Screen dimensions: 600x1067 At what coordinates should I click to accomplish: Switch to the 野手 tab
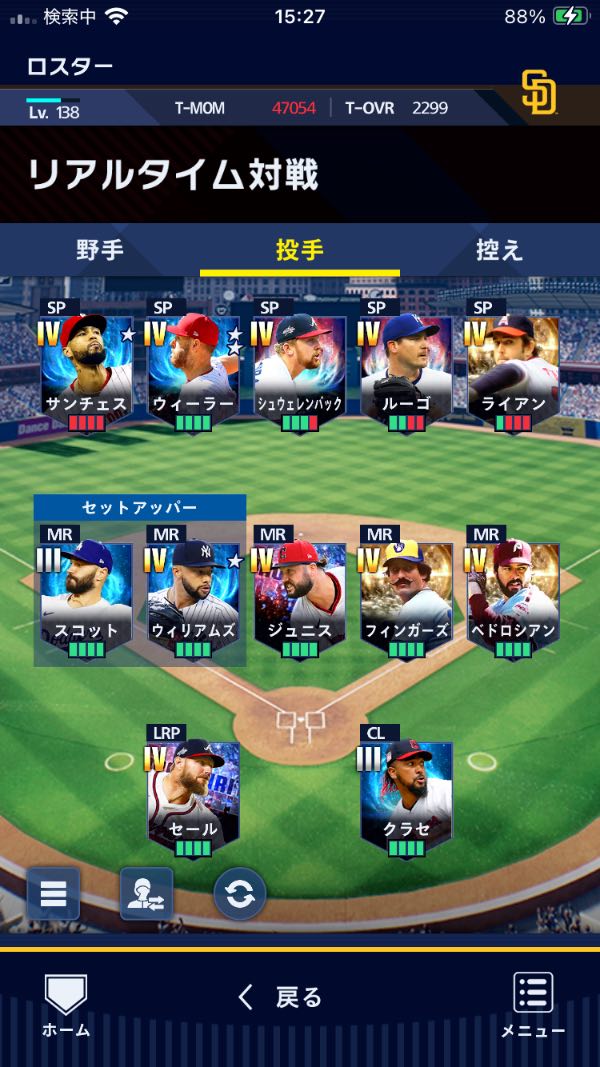tap(100, 250)
